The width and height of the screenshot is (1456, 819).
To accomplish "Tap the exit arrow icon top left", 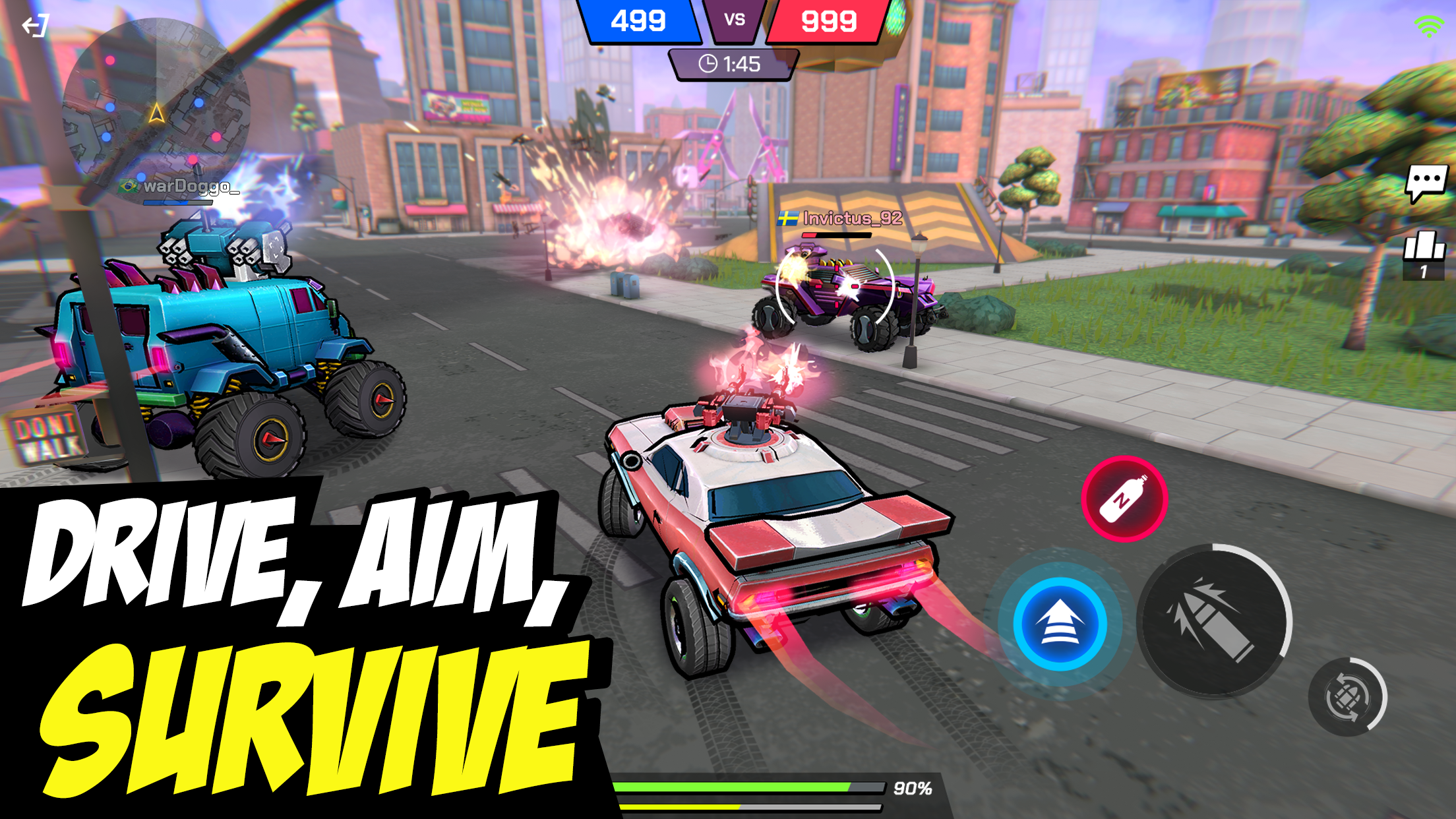I will [x=36, y=25].
